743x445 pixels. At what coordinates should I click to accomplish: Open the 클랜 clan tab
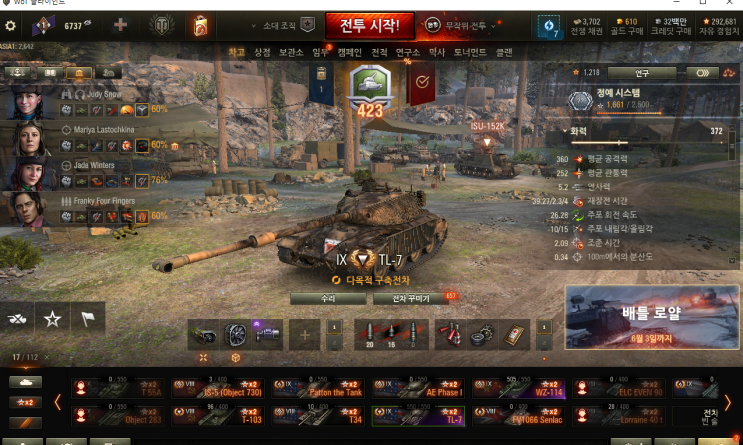(x=504, y=52)
